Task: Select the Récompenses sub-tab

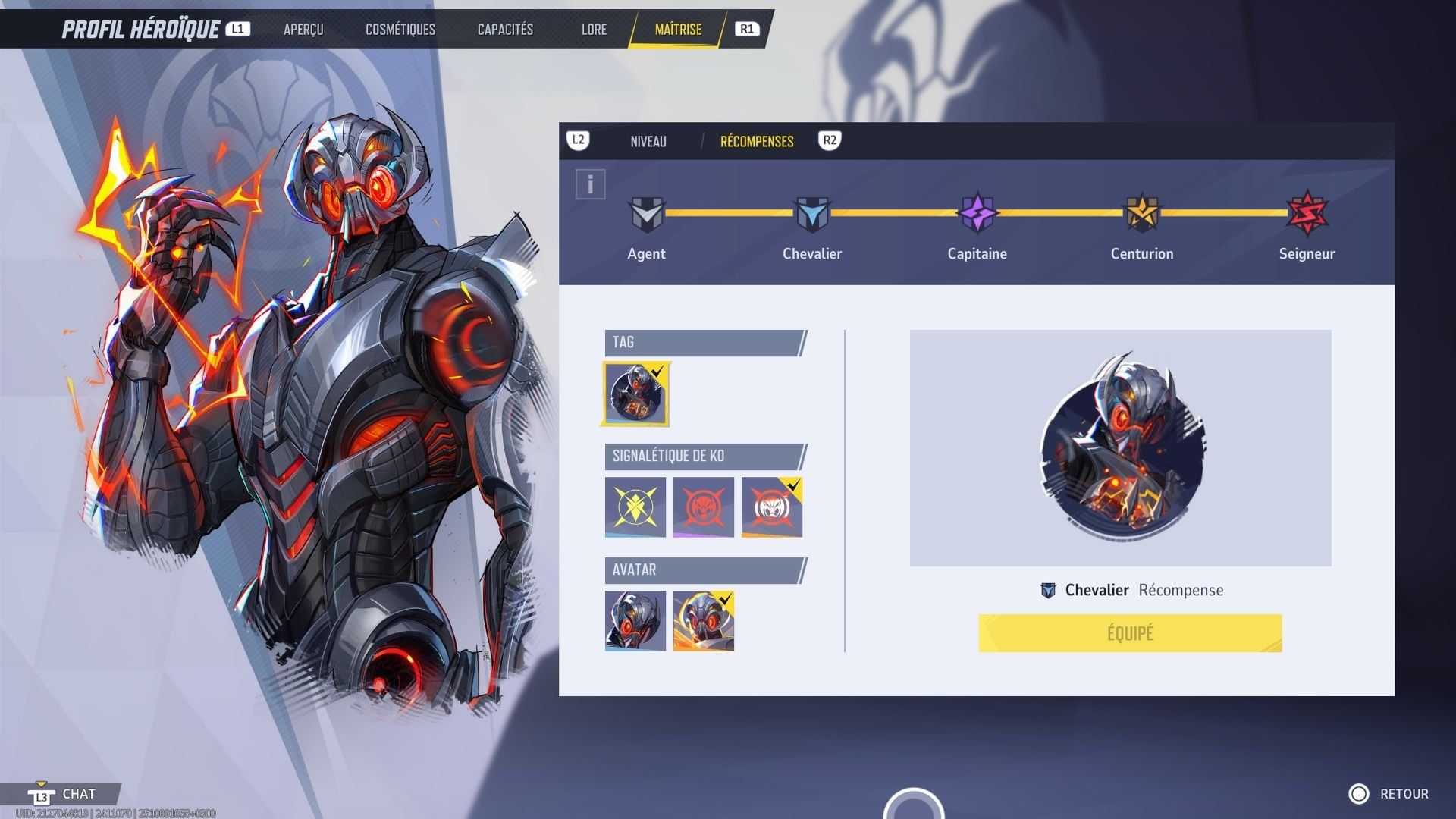Action: click(757, 142)
